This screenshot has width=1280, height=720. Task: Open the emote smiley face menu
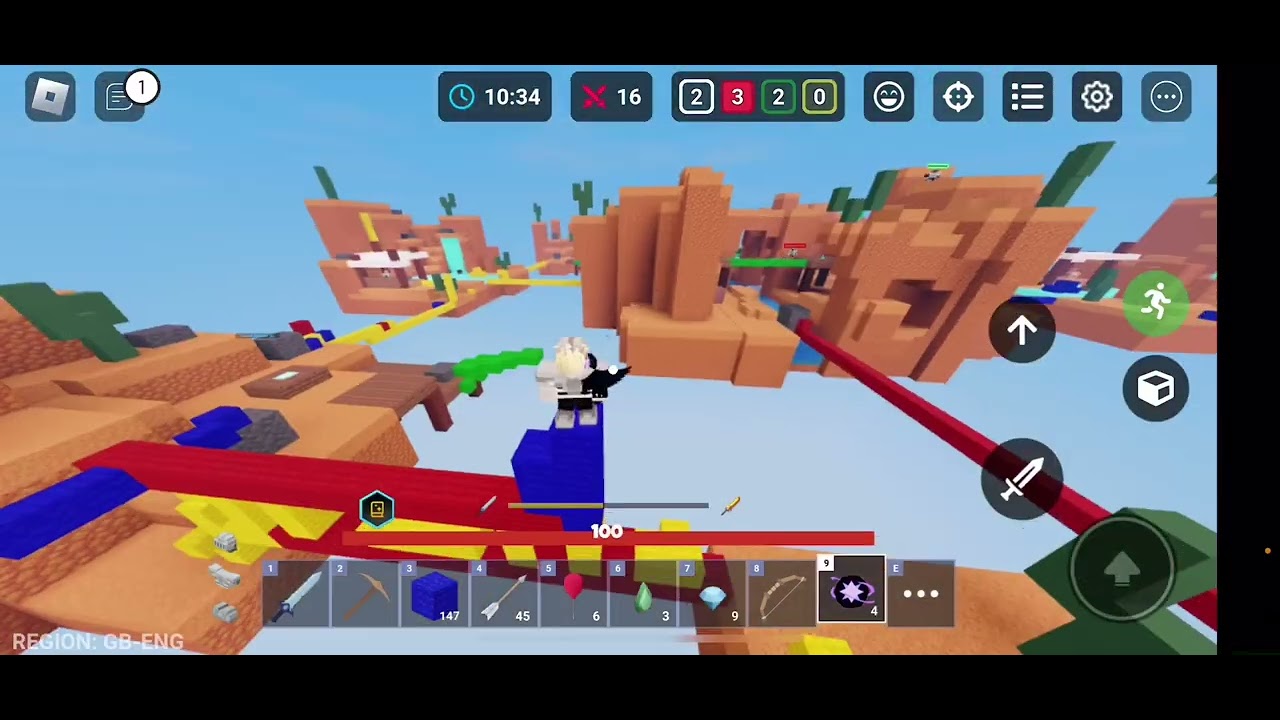(x=888, y=96)
